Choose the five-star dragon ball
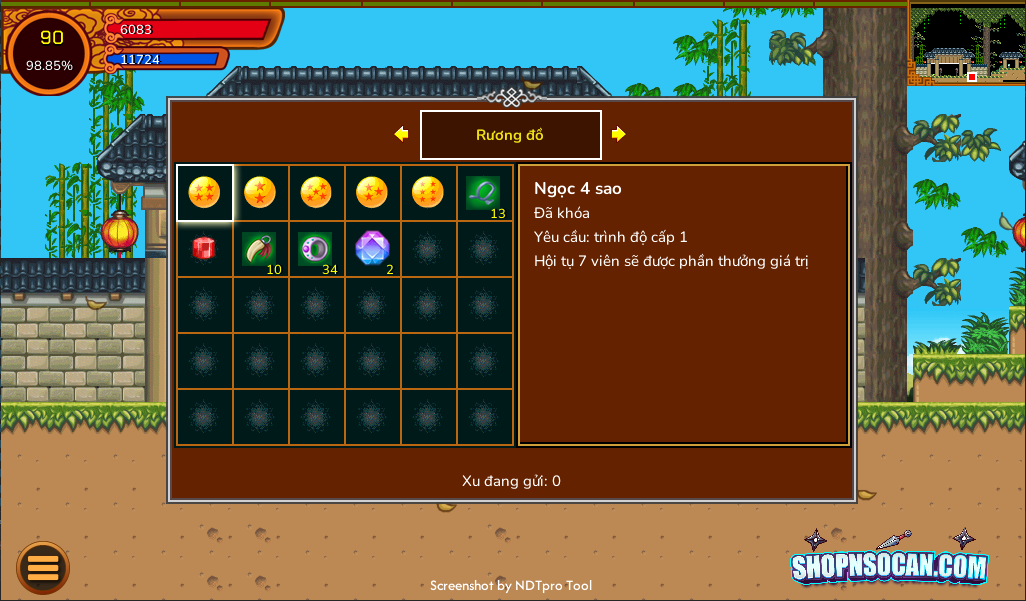This screenshot has width=1026, height=601. tap(316, 192)
